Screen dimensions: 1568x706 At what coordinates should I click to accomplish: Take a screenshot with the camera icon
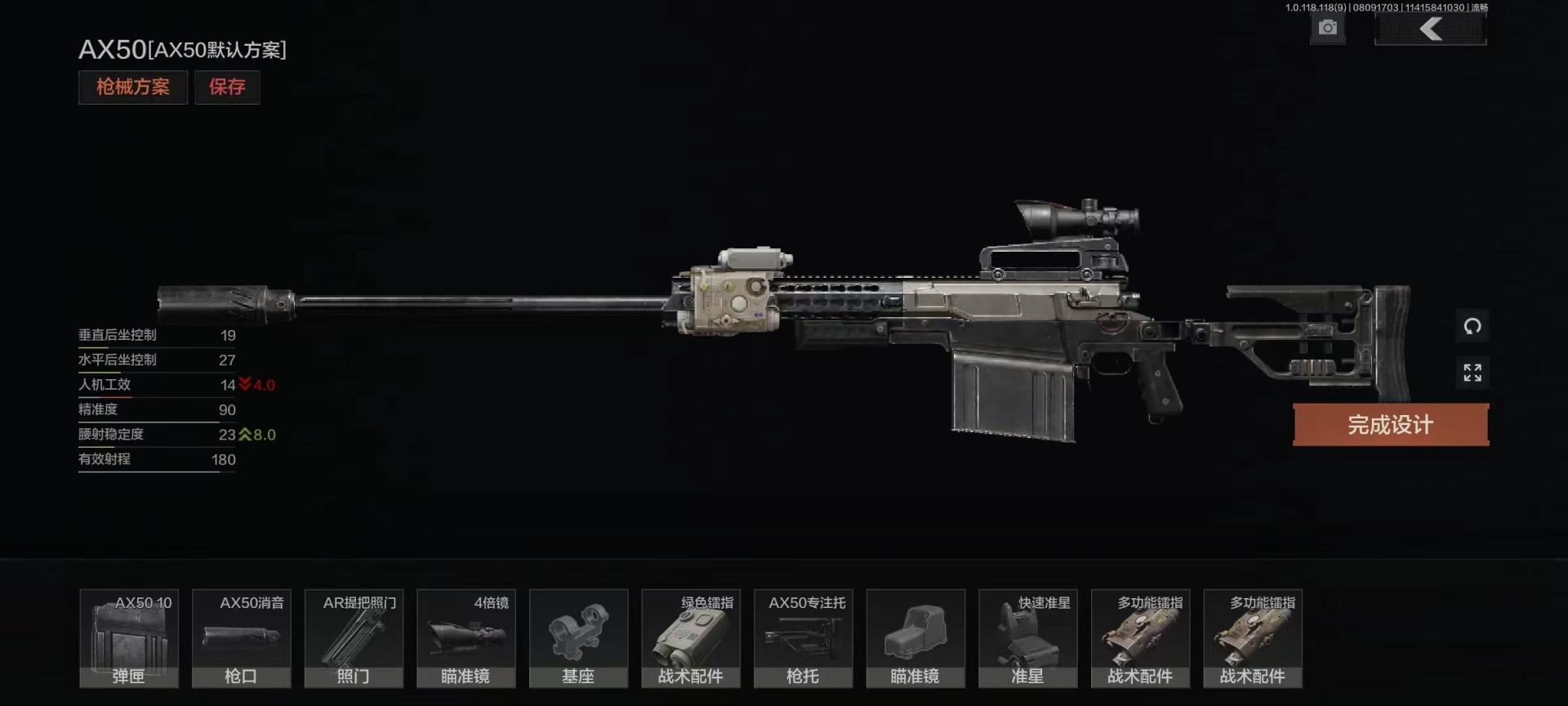pos(1328,29)
